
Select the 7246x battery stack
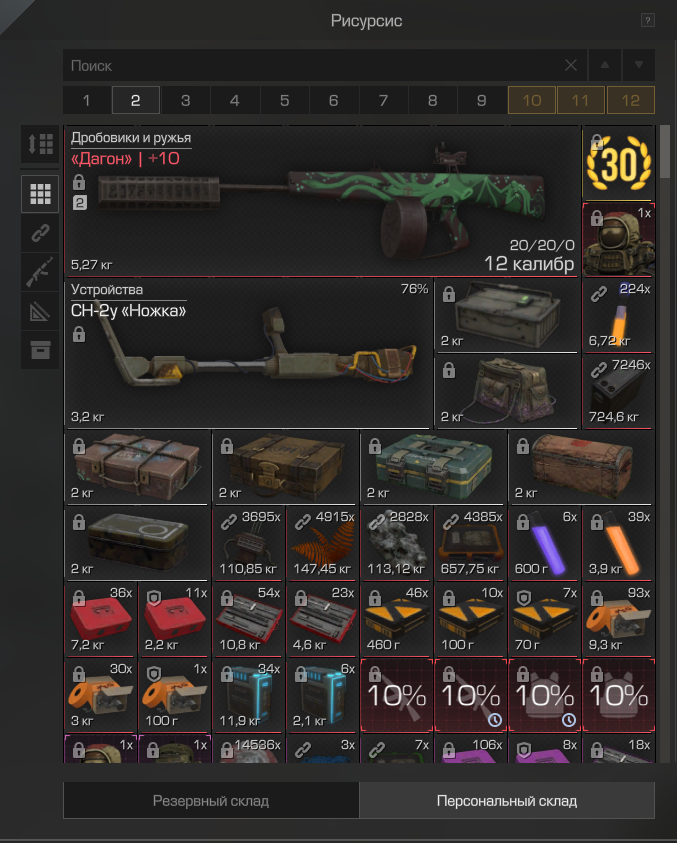point(618,391)
